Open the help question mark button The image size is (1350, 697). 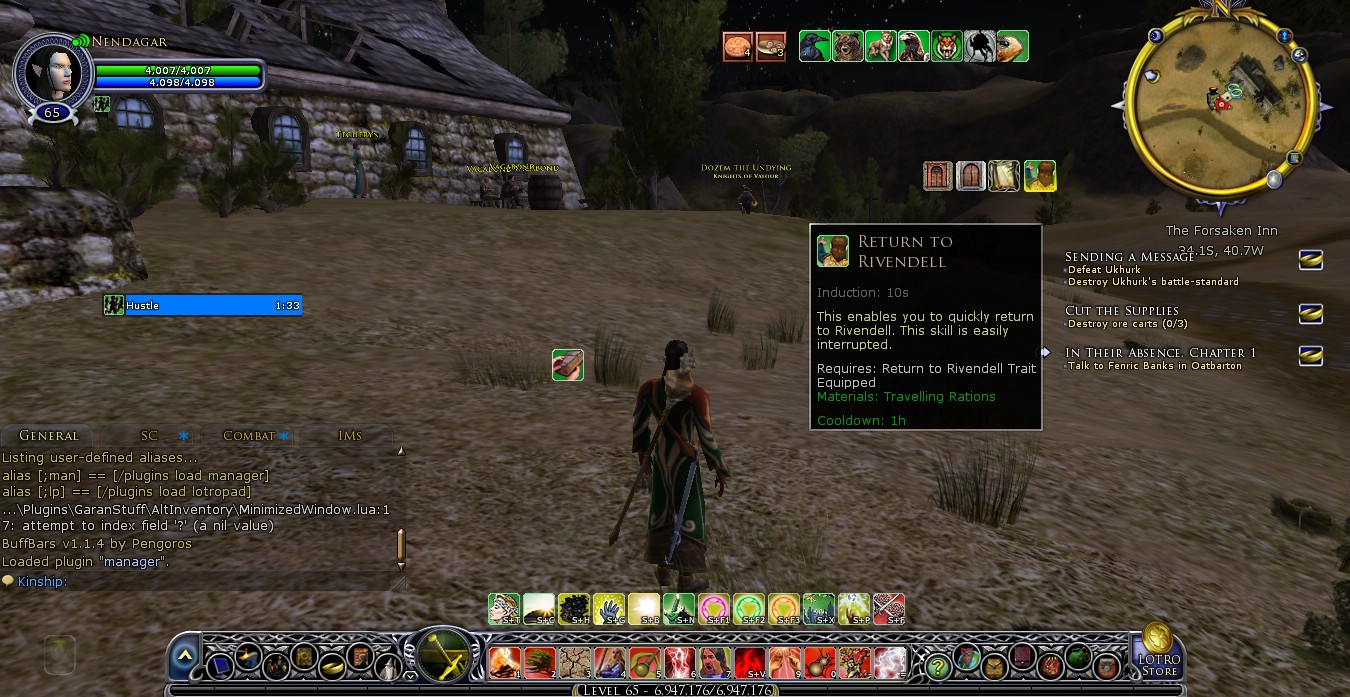(x=937, y=664)
